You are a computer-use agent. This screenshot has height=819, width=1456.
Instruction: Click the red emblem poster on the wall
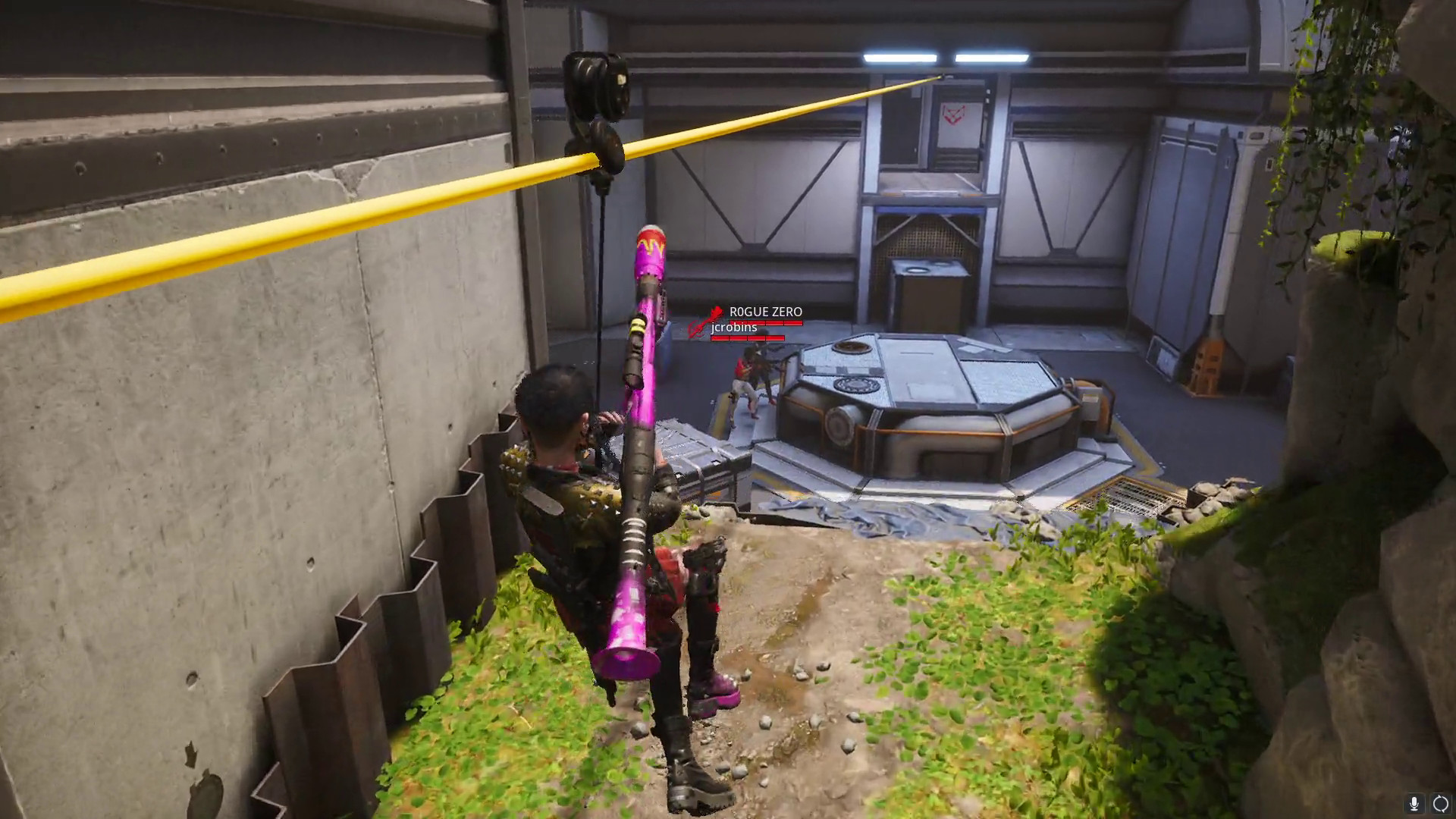(x=952, y=115)
